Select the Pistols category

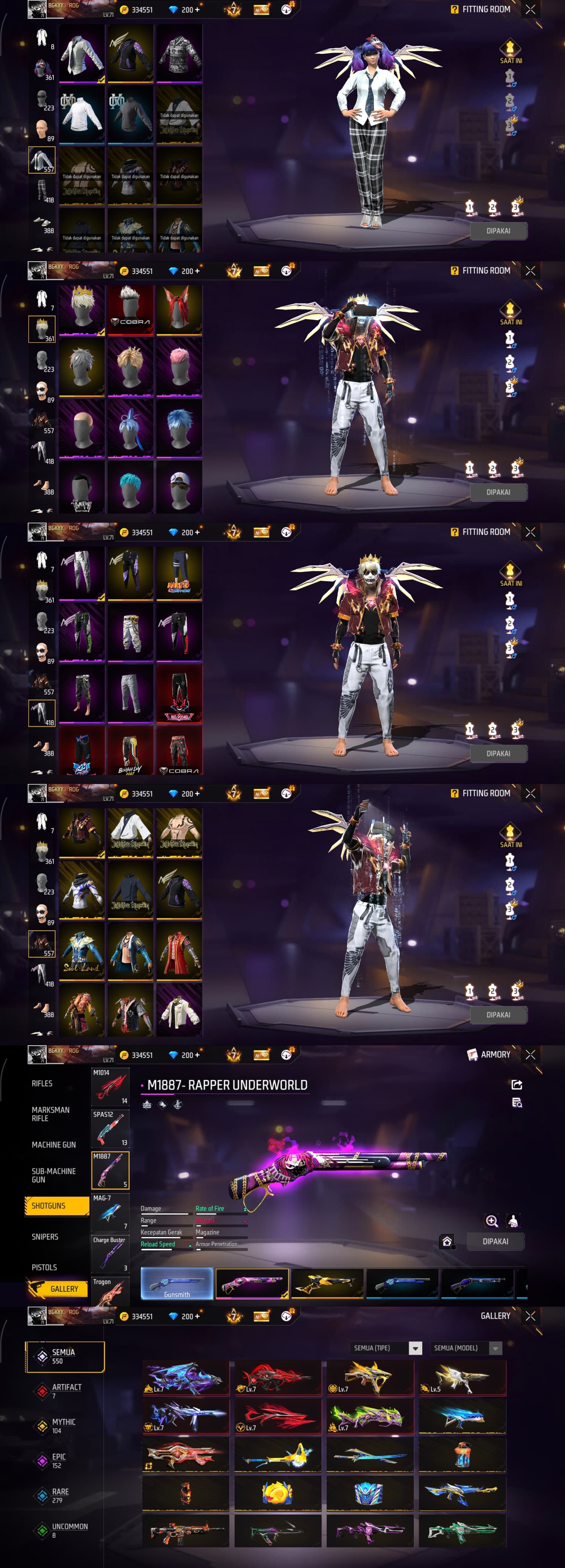coord(44,1267)
